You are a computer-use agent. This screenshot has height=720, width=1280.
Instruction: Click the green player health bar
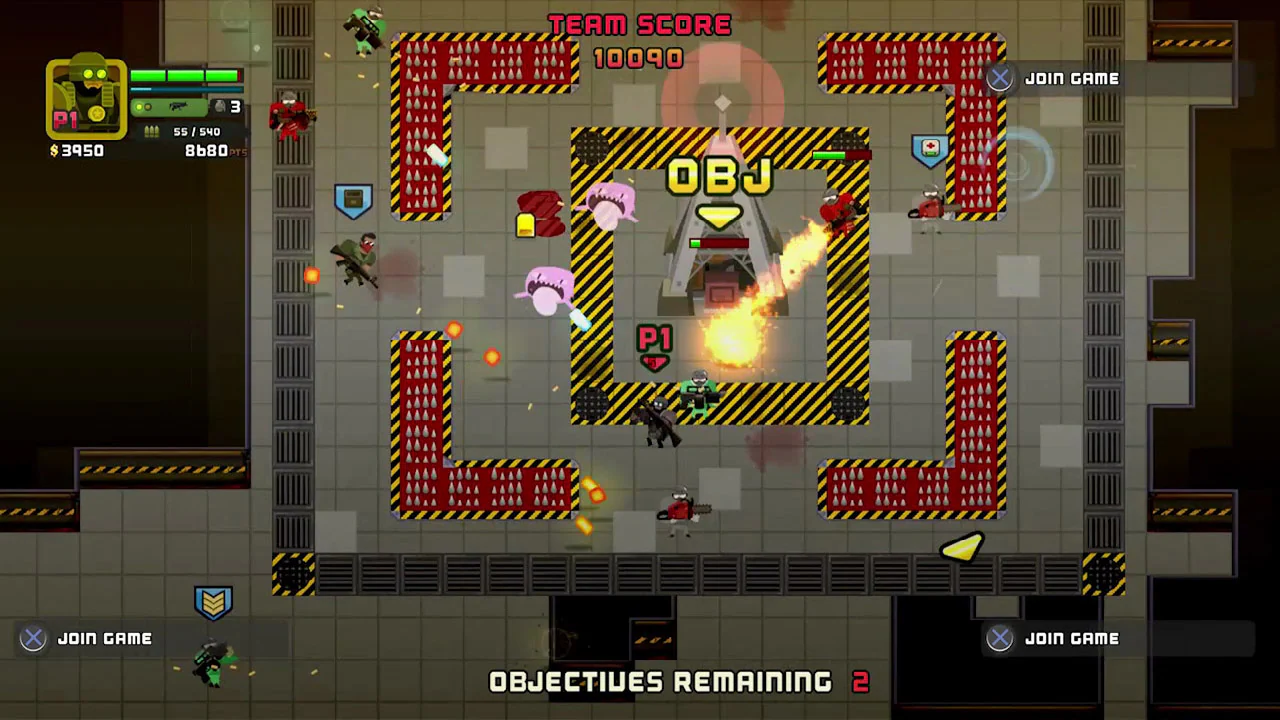(185, 74)
